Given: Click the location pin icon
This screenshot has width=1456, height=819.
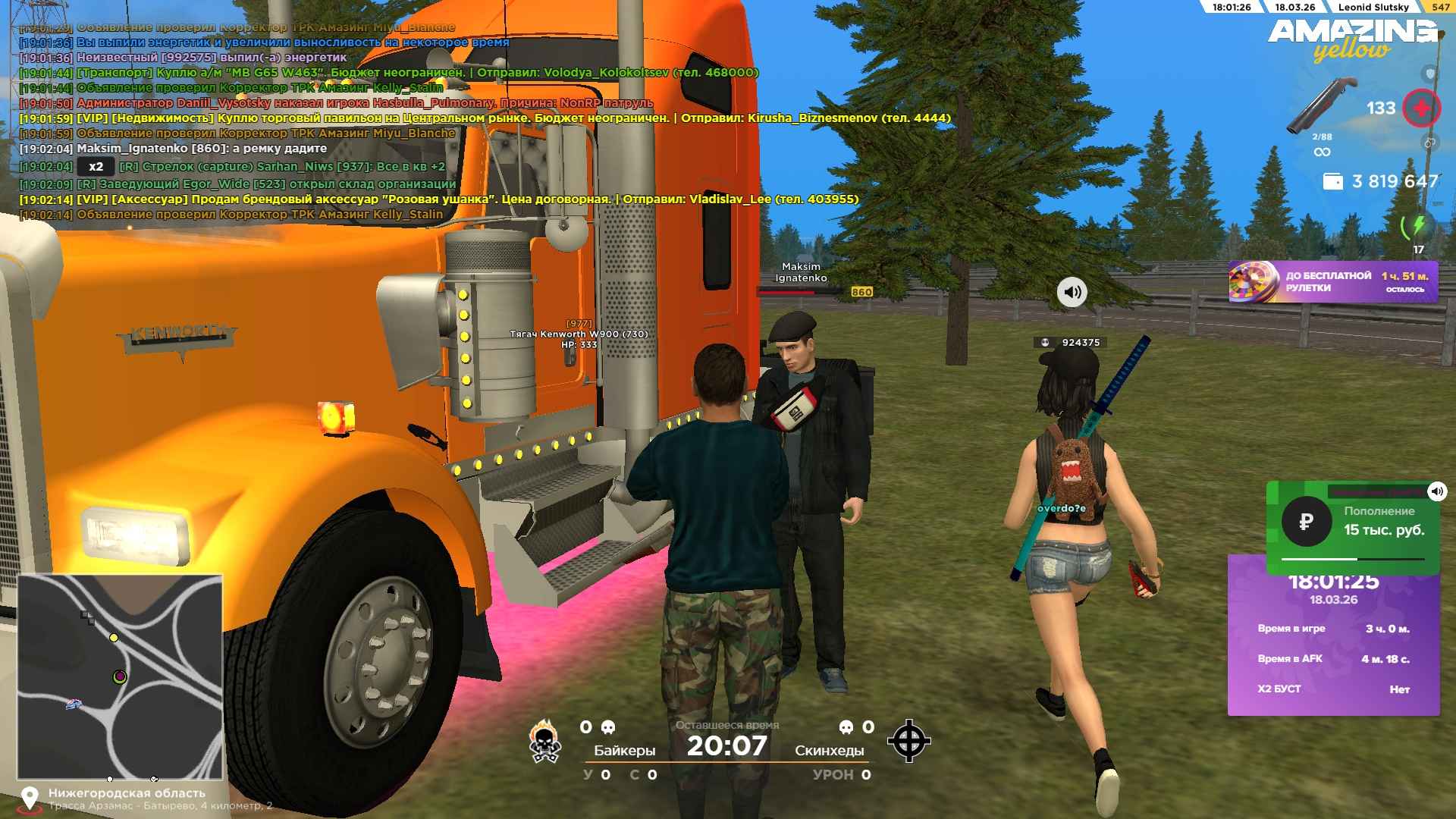Looking at the screenshot, I should coord(30,798).
